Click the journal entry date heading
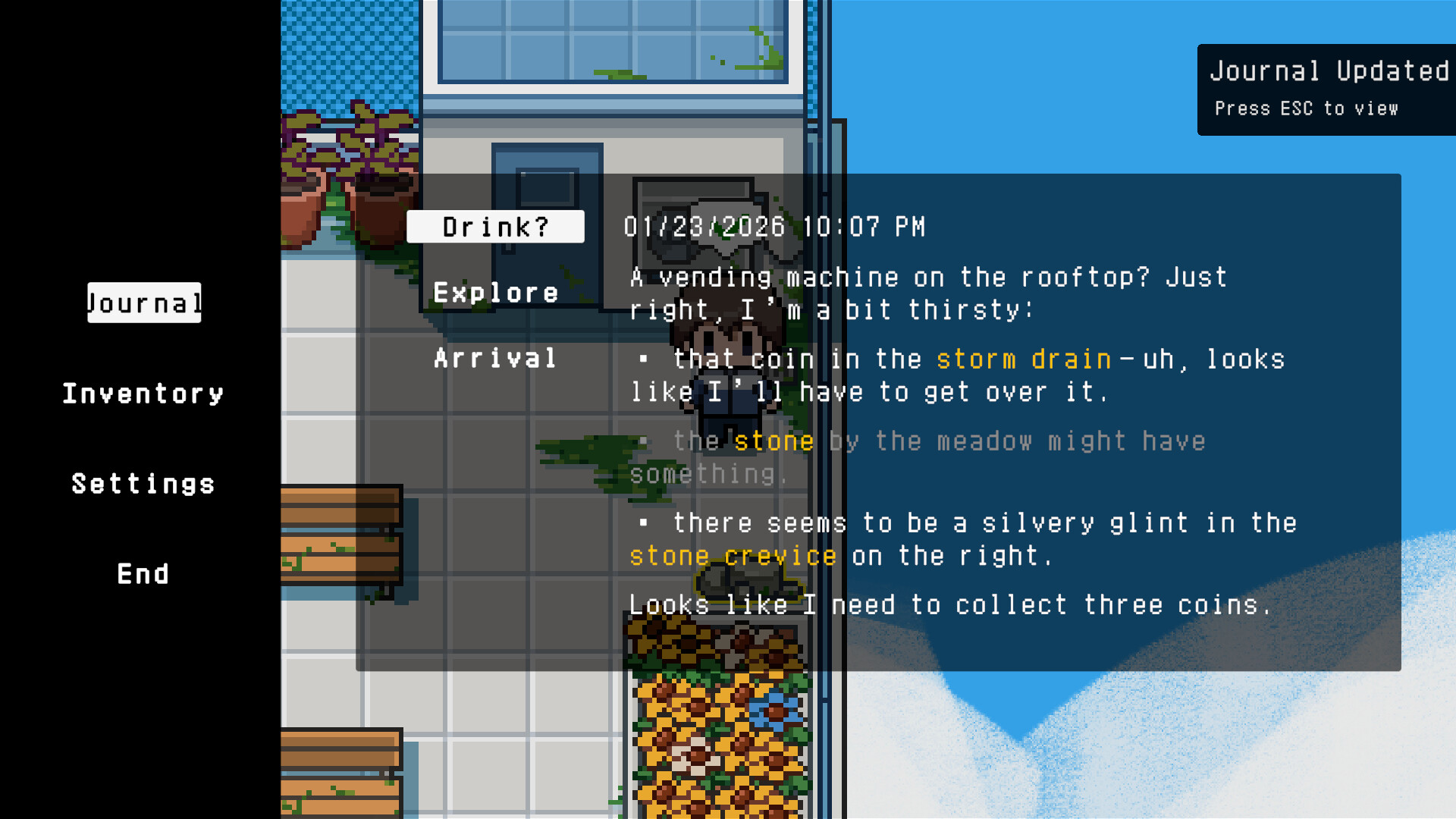This screenshot has height=819, width=1456. (775, 227)
